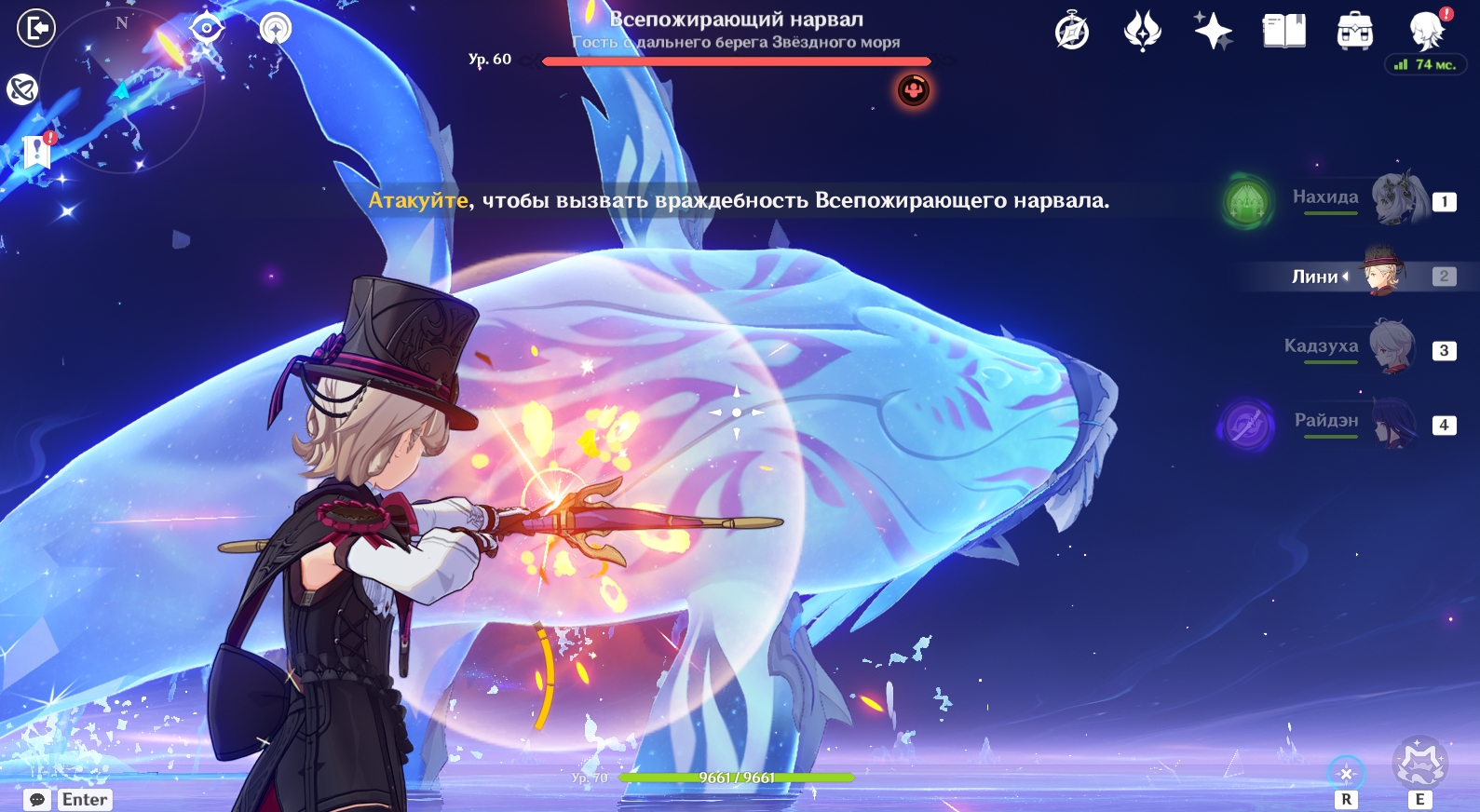Image resolution: width=1480 pixels, height=812 pixels.
Task: Click the winged emblem icon
Action: (1142, 32)
